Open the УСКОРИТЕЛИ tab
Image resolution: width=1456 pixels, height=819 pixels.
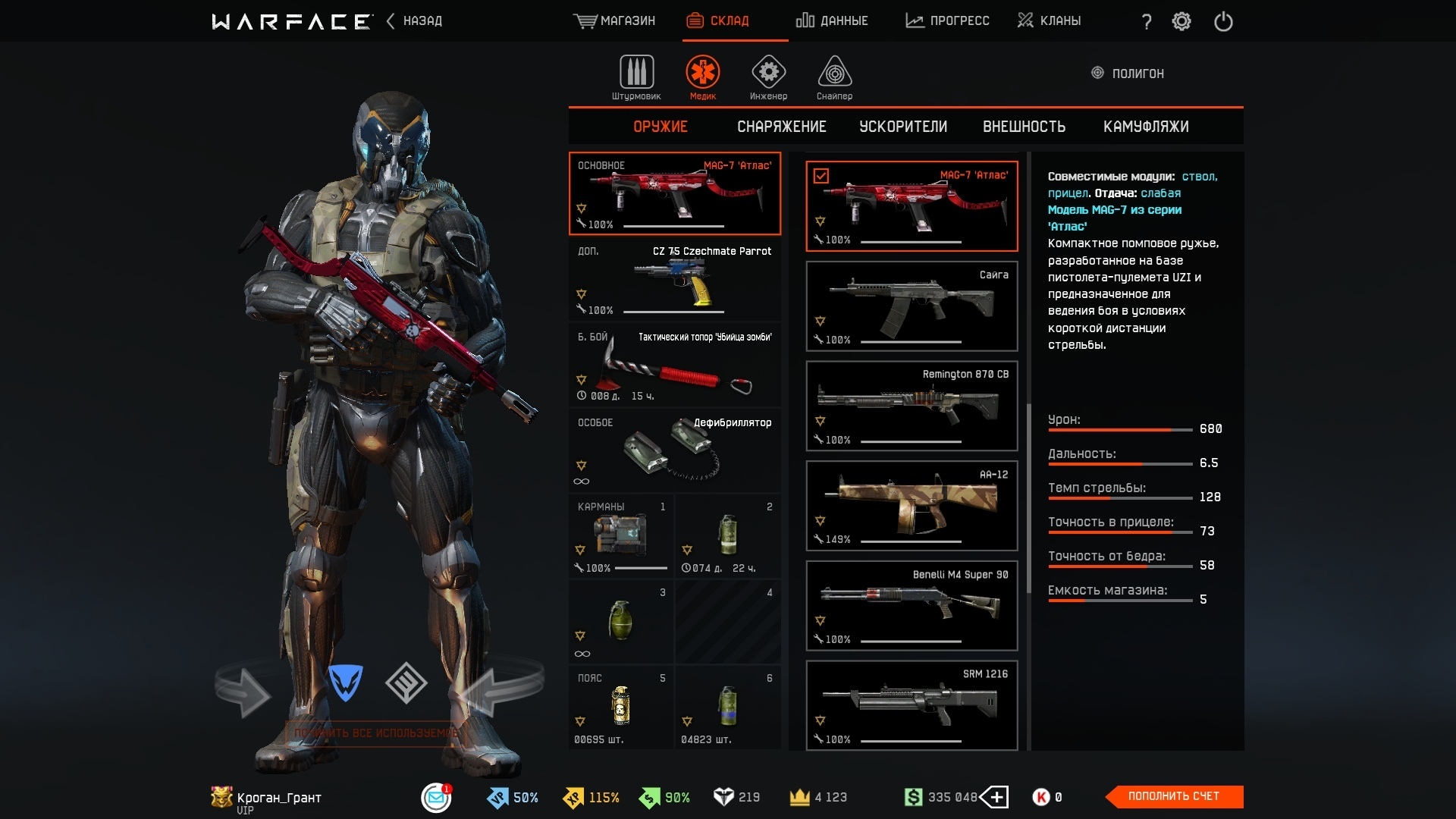902,127
